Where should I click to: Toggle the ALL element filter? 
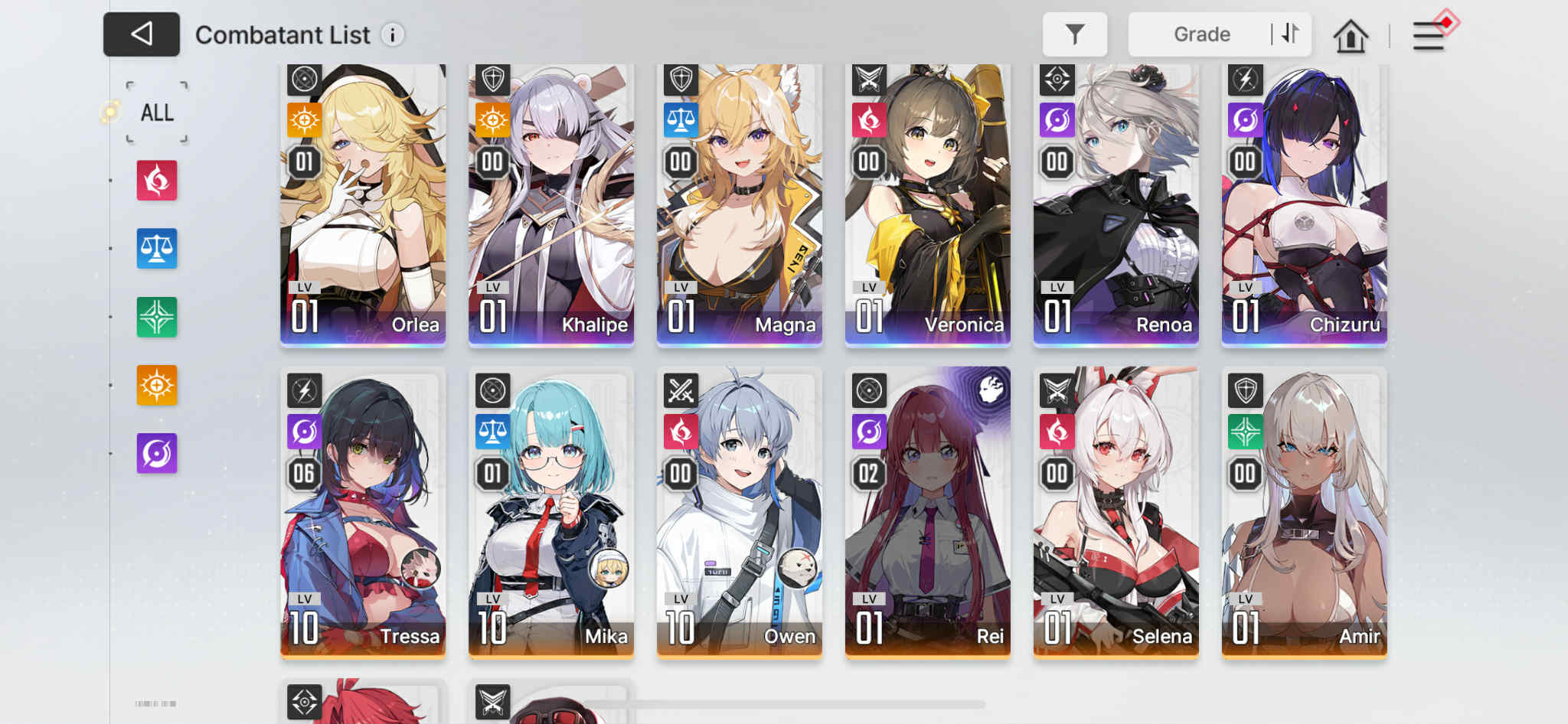coord(156,112)
